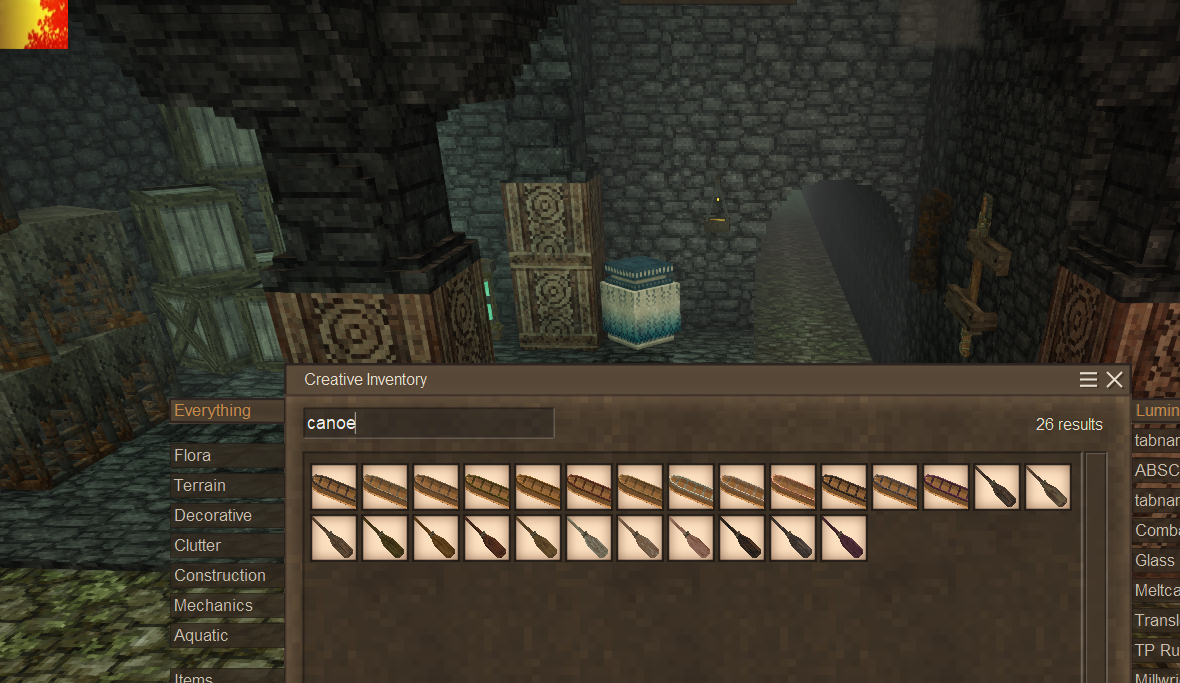This screenshot has width=1180, height=683.
Task: Close the Creative Inventory window
Action: point(1115,380)
